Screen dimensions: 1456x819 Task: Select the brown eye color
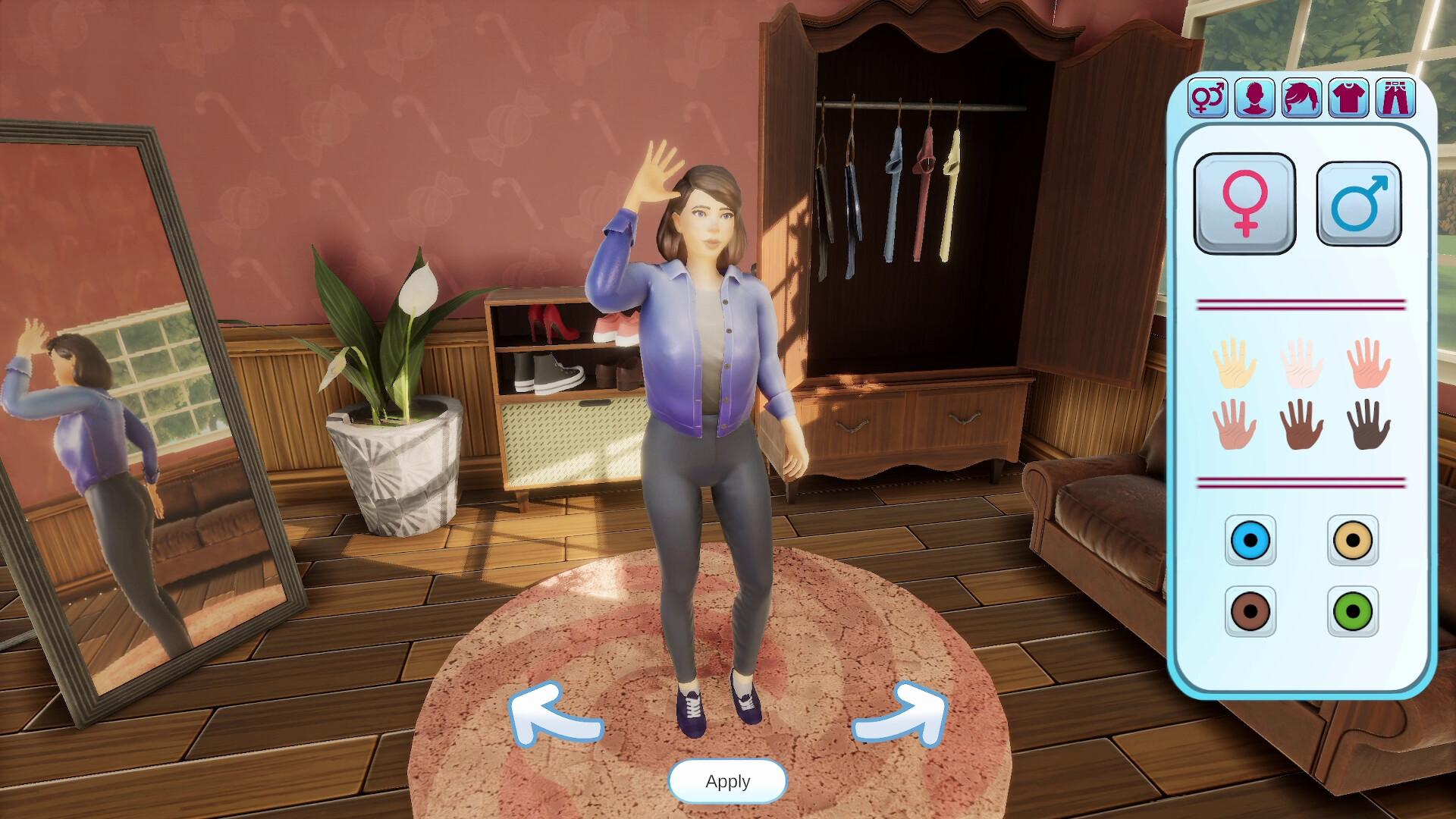1250,610
